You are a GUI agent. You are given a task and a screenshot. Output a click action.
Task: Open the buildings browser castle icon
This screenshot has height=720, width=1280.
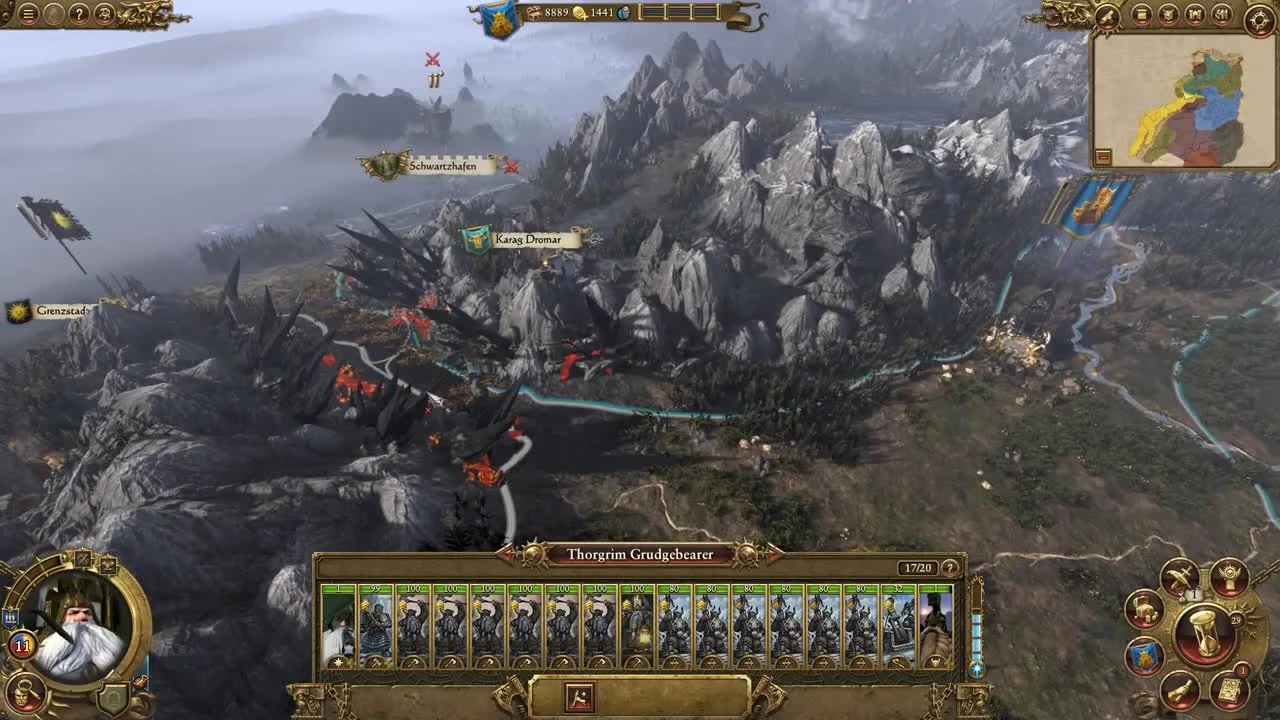click(1196, 14)
